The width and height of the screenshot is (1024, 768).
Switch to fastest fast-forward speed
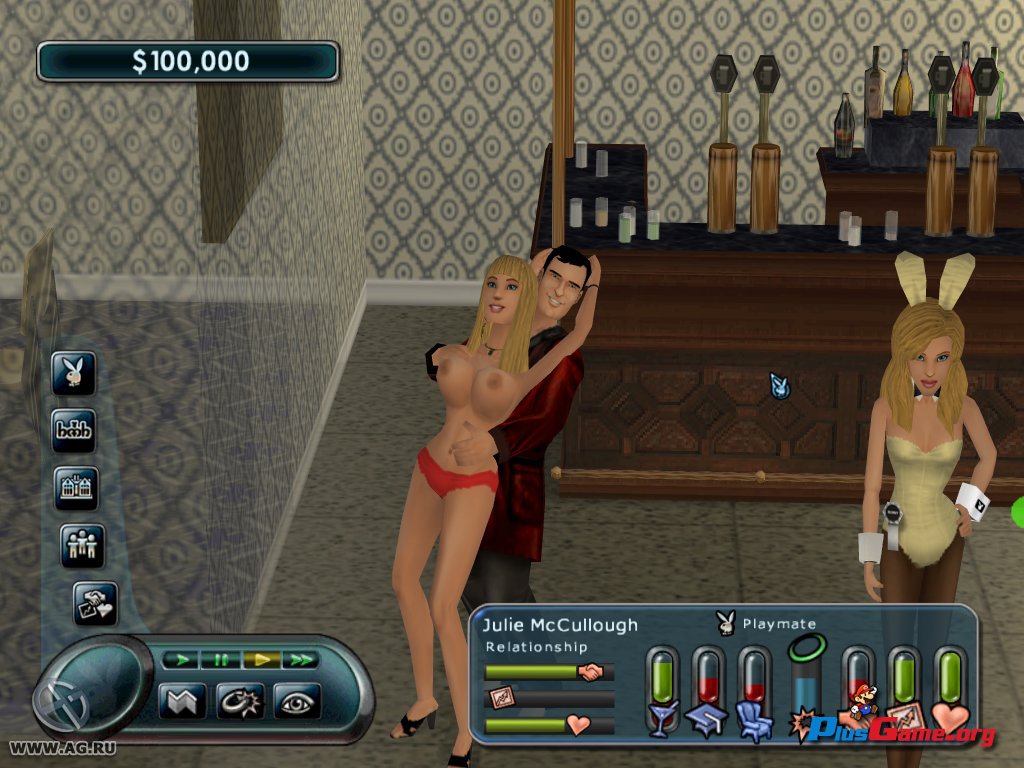[300, 659]
